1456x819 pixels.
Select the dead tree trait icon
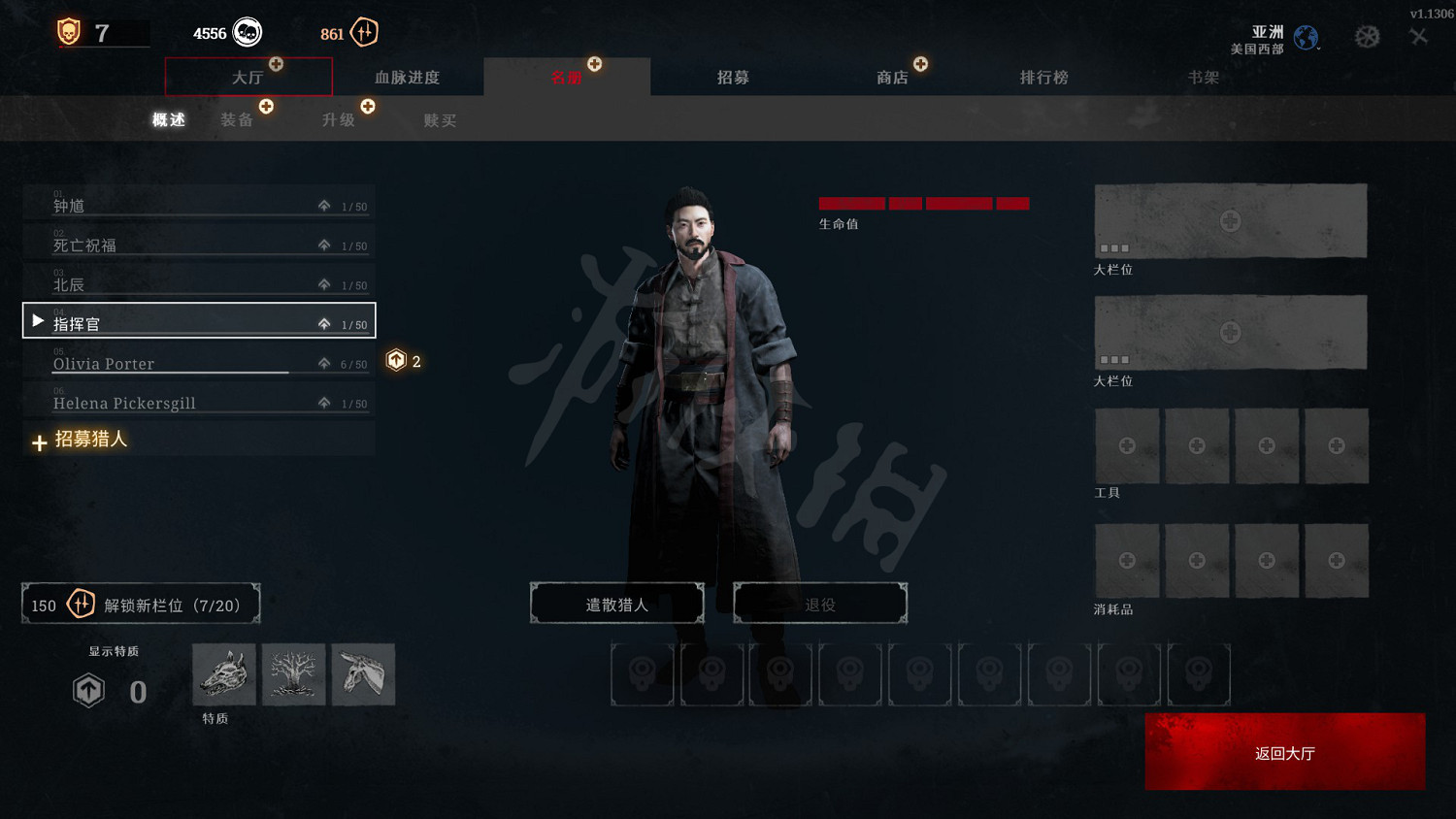[x=293, y=673]
